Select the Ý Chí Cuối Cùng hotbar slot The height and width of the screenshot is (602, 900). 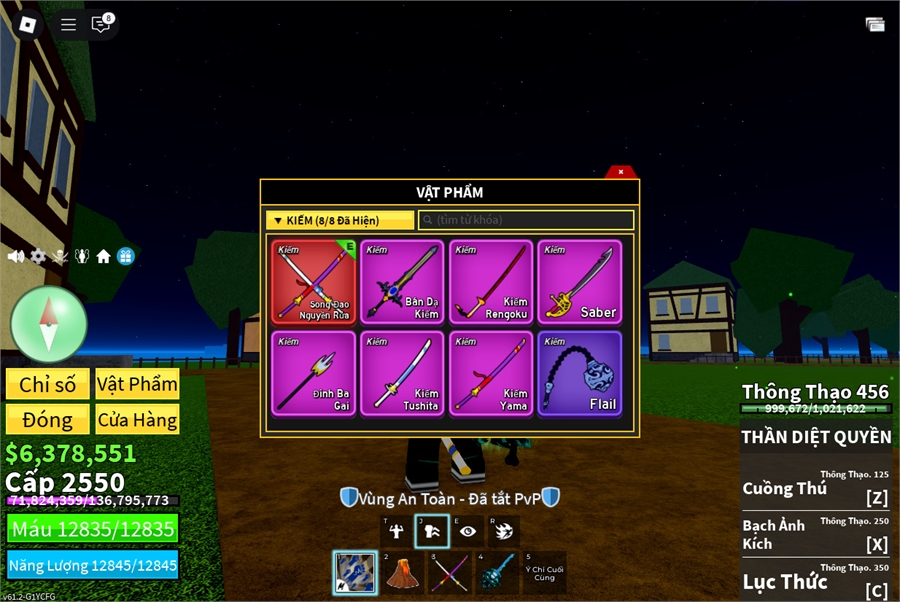coord(543,573)
